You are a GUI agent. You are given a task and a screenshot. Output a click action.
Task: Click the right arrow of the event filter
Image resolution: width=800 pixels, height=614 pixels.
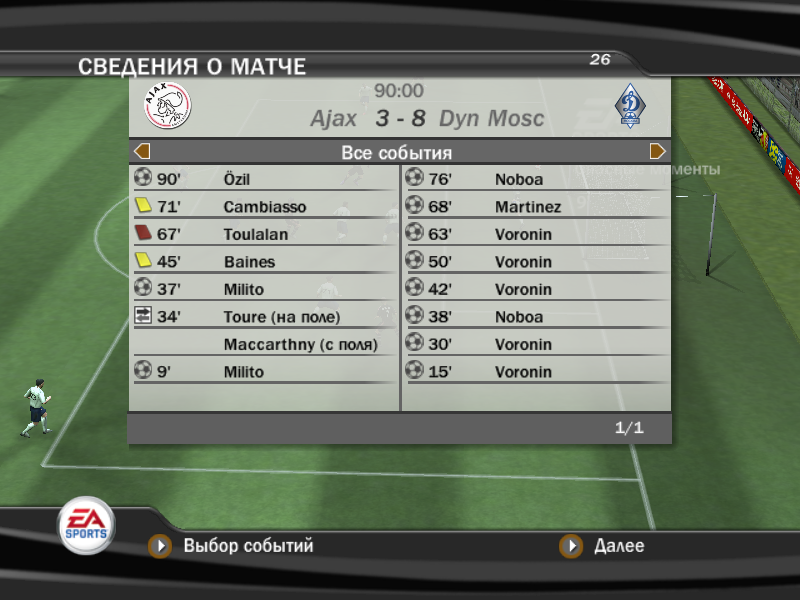coord(658,152)
